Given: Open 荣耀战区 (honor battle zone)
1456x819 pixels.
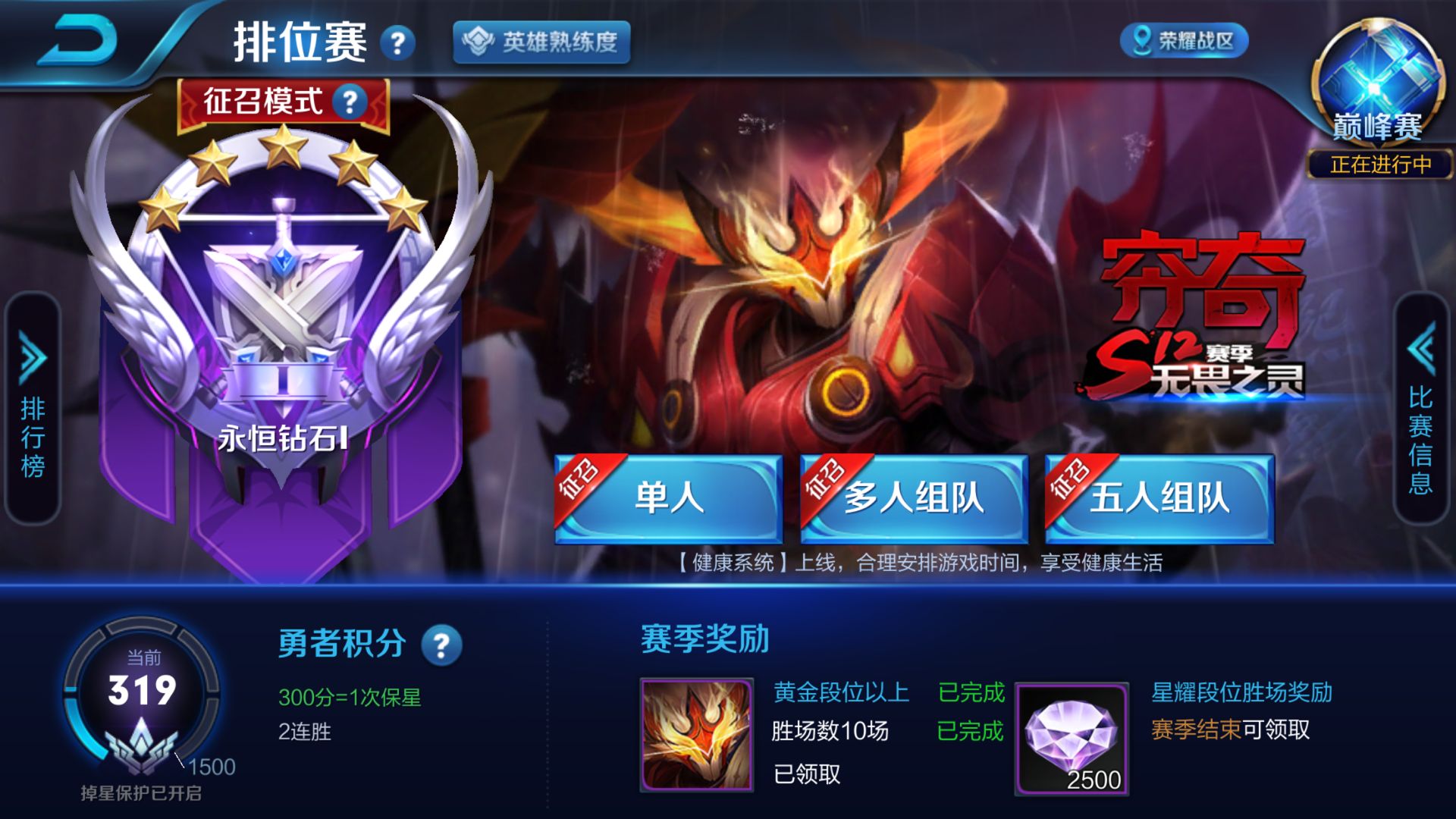Looking at the screenshot, I should pyautogui.click(x=1184, y=42).
